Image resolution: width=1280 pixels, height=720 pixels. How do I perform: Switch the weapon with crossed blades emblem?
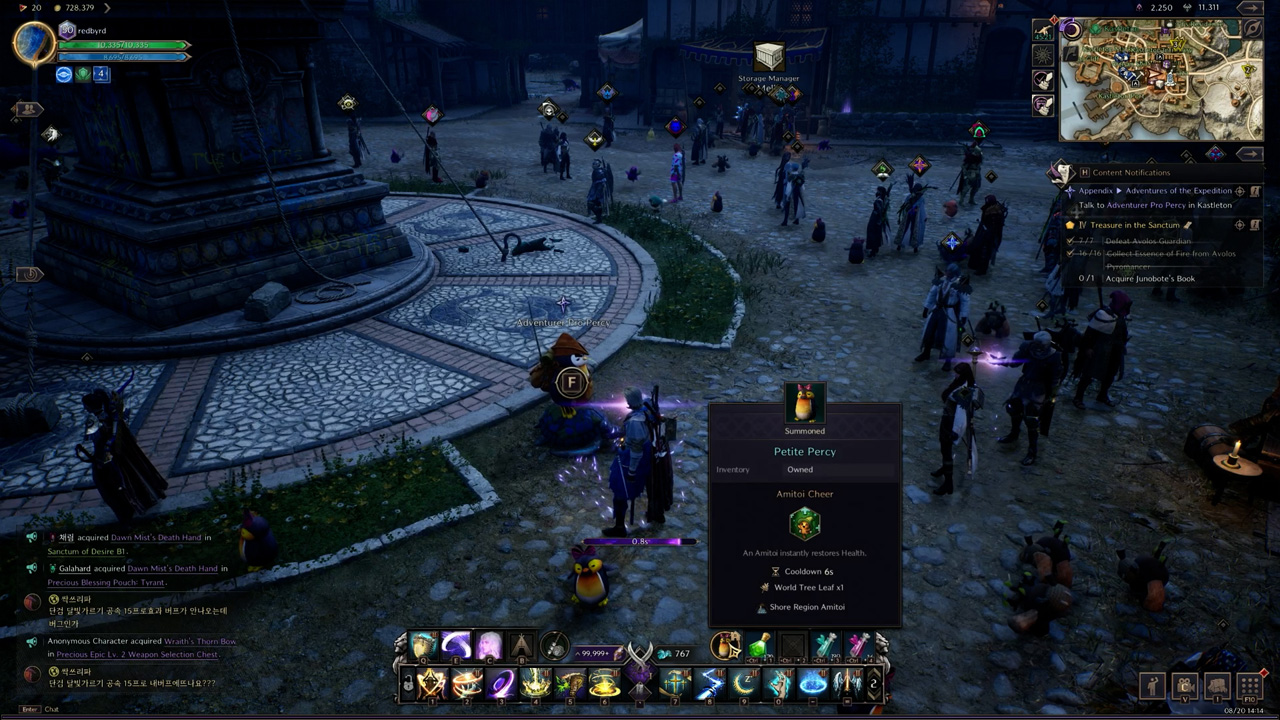click(x=640, y=655)
